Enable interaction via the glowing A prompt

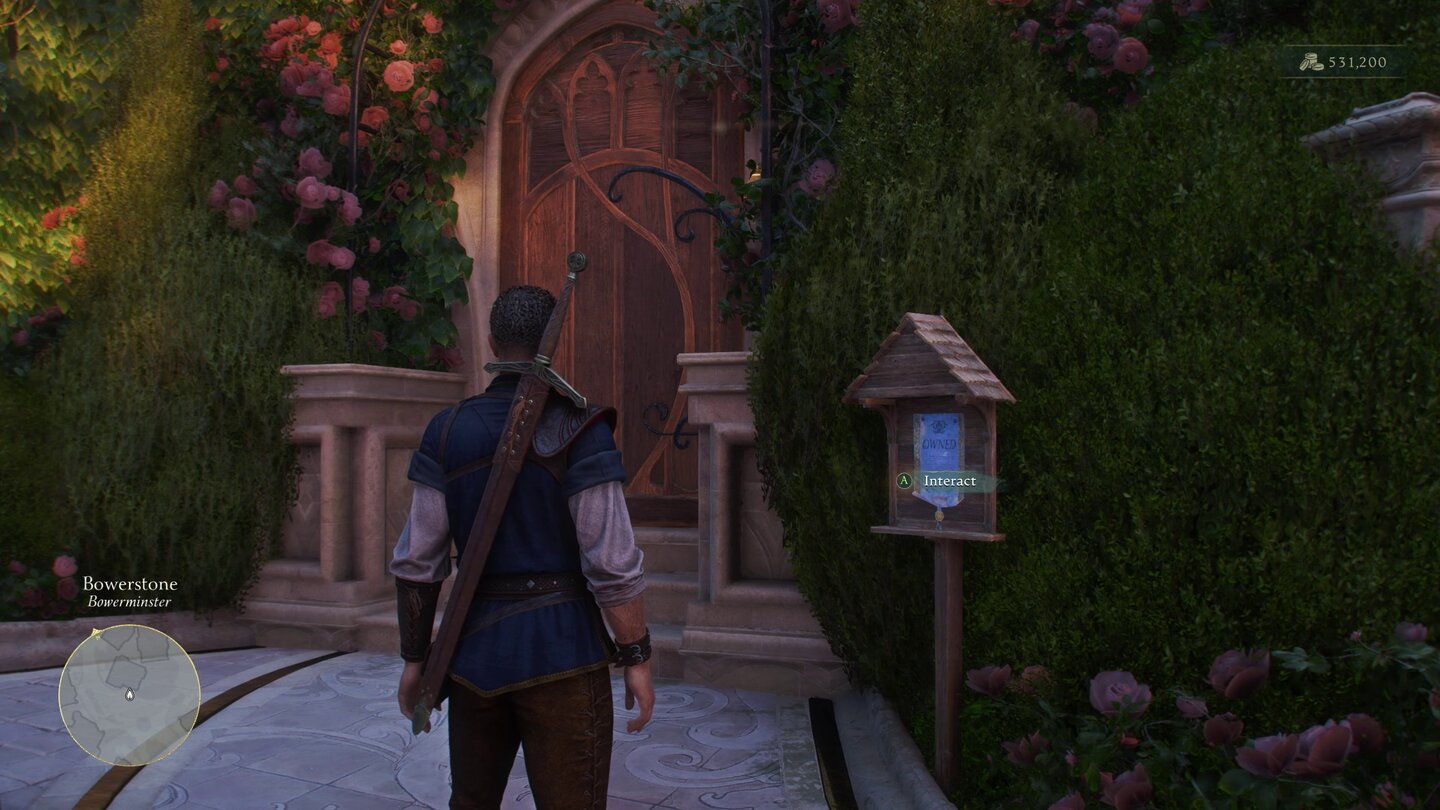[x=904, y=479]
